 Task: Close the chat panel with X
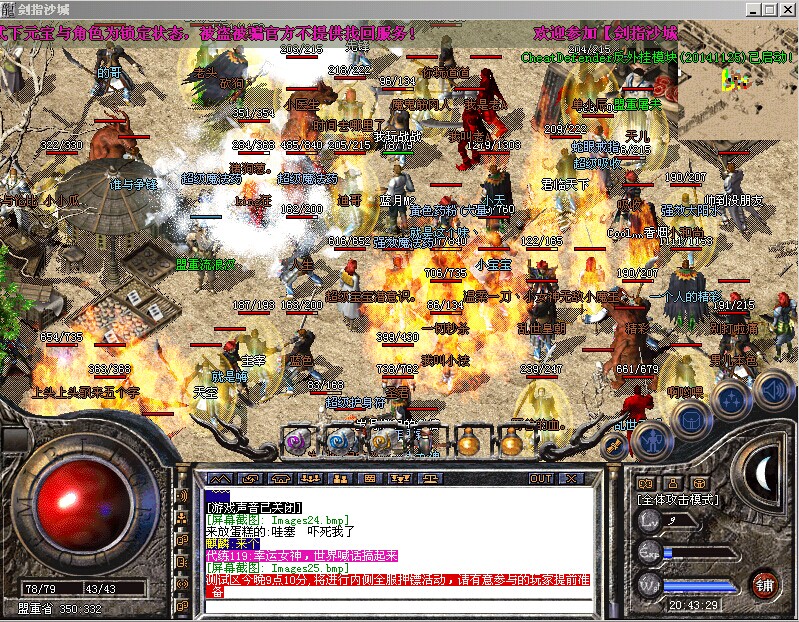[x=573, y=479]
